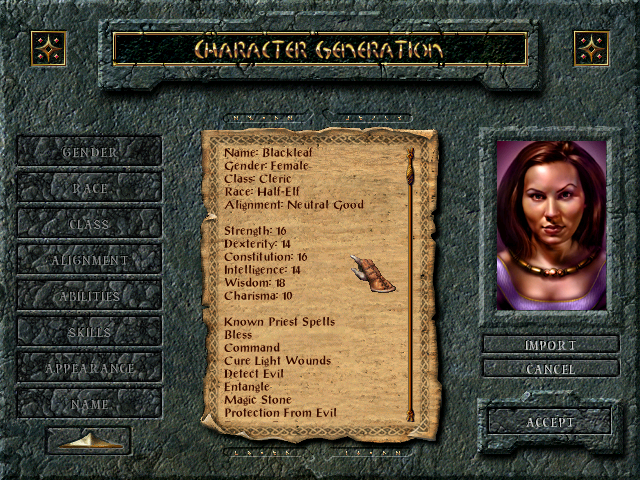Cancel character generation
This screenshot has height=480, width=640.
coord(550,369)
